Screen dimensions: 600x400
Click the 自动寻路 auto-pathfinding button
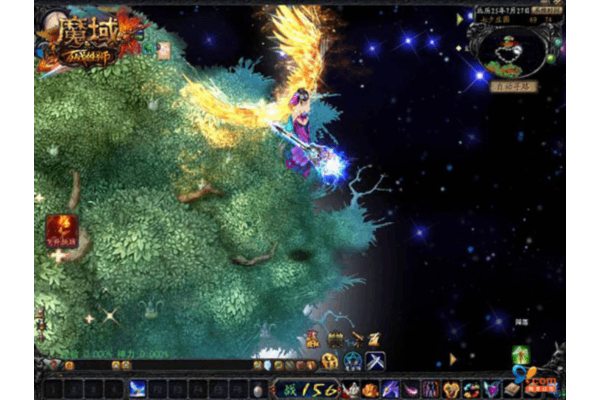tap(514, 87)
